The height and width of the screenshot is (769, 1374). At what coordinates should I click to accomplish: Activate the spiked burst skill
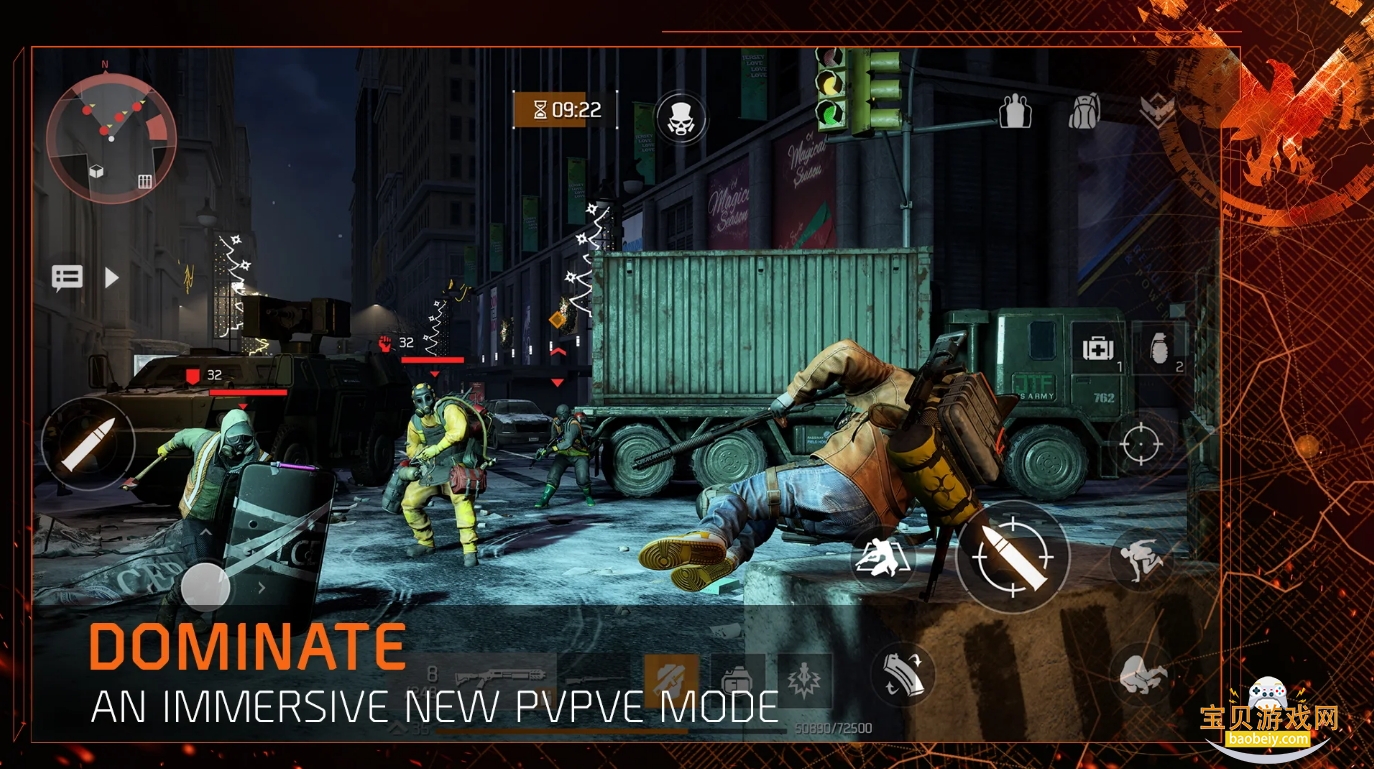[805, 680]
